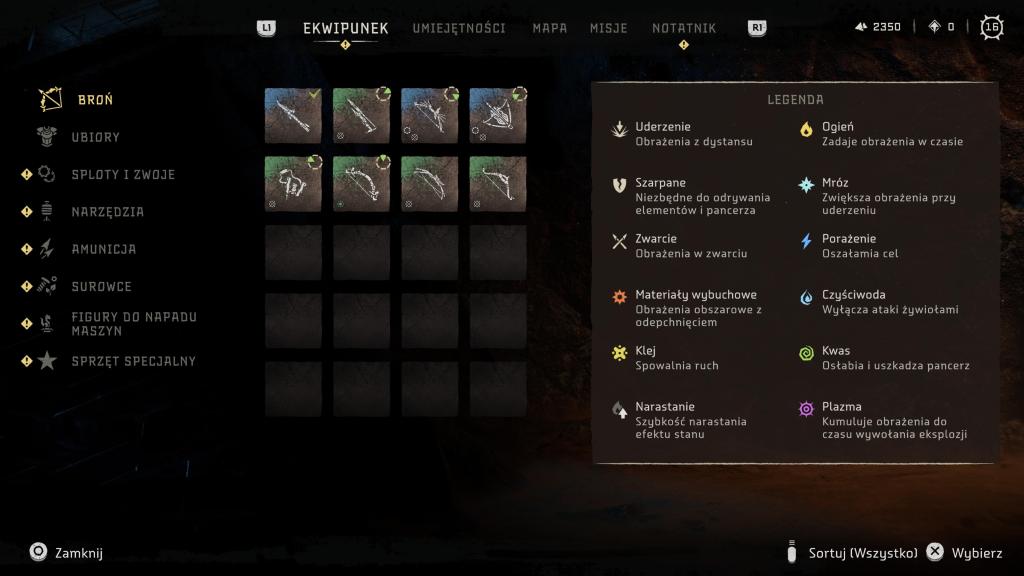Select the Sprzęt specjalny category
This screenshot has width=1024, height=576.
[x=133, y=361]
